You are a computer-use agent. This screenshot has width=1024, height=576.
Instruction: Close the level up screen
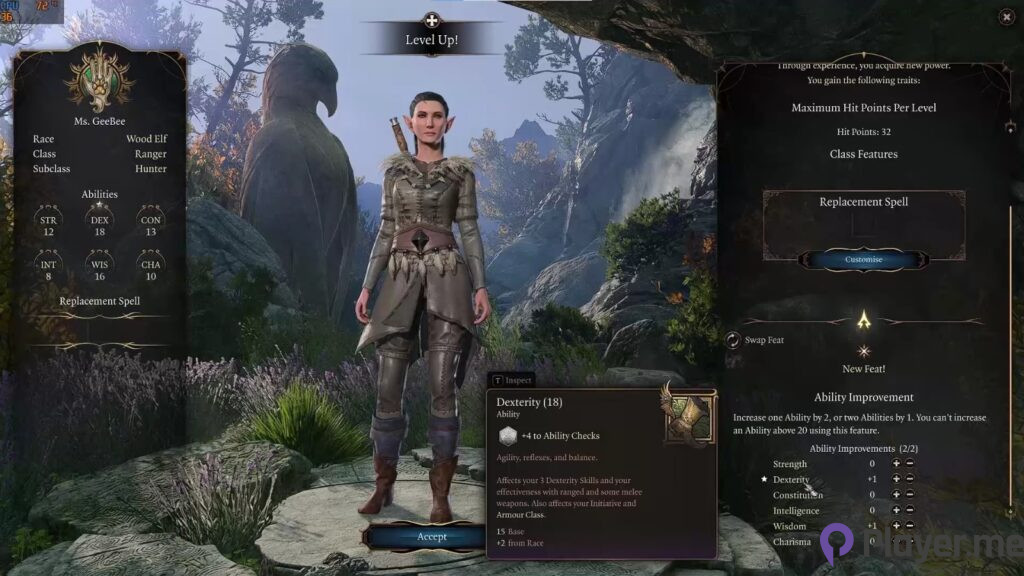tap(1006, 16)
